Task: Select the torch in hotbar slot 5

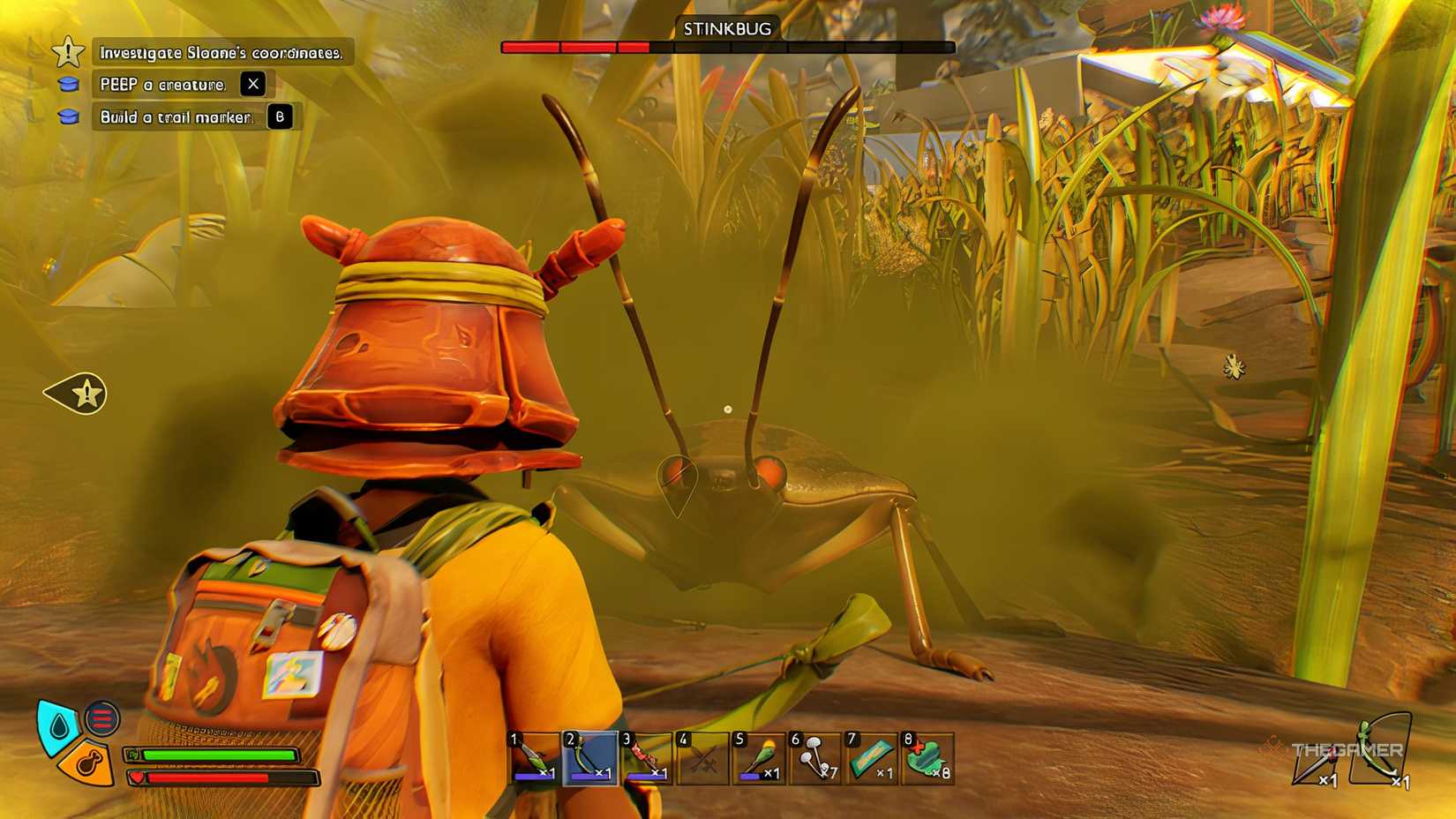Action: (757, 759)
